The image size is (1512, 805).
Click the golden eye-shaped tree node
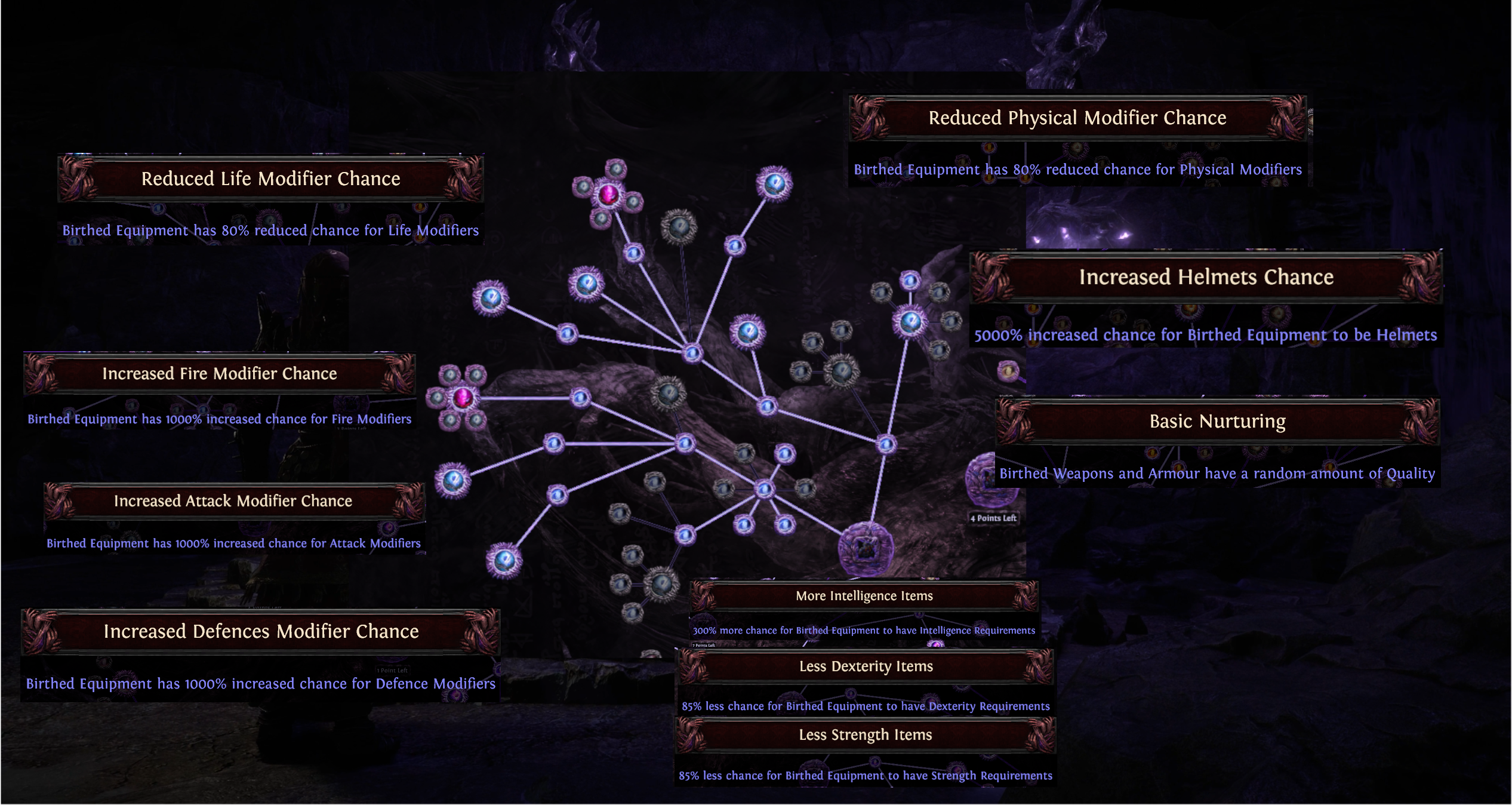coord(1008,371)
